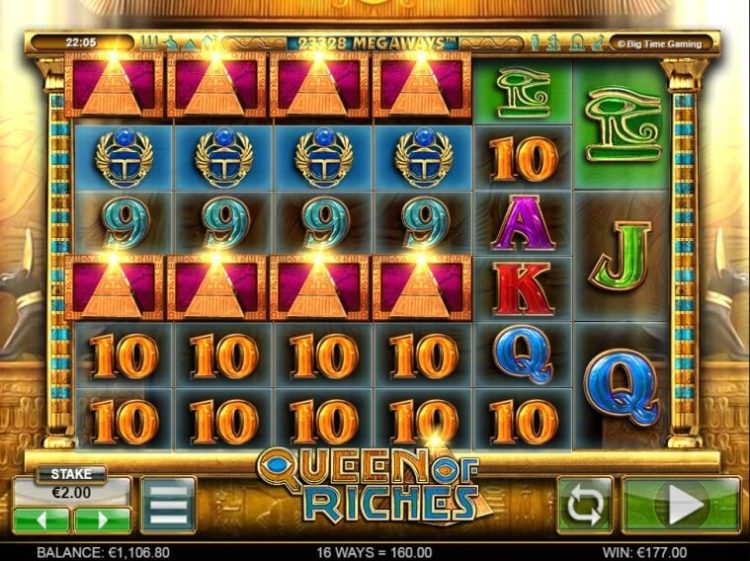
Task: Spin the reels with the play button
Action: [681, 505]
